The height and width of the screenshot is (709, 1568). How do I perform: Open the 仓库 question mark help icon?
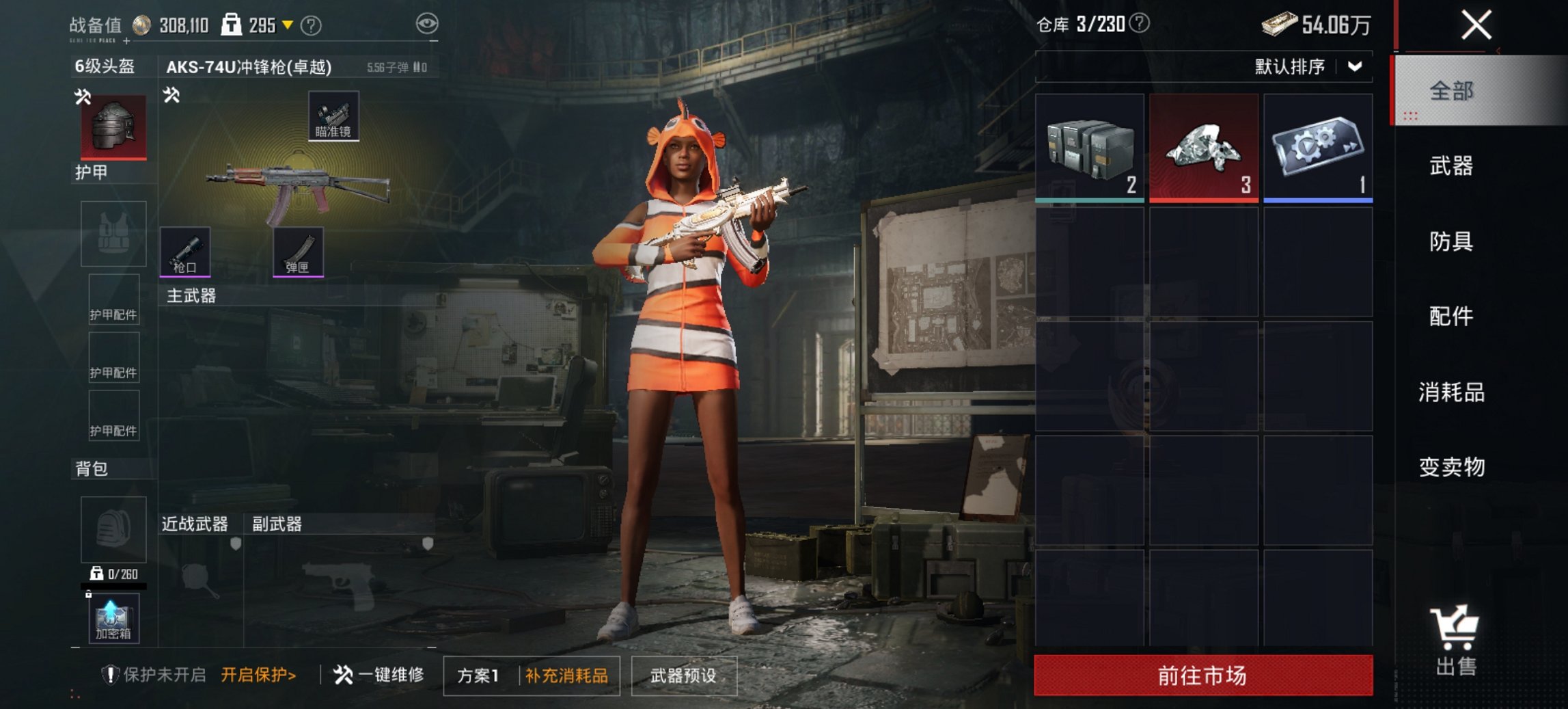[x=1138, y=22]
